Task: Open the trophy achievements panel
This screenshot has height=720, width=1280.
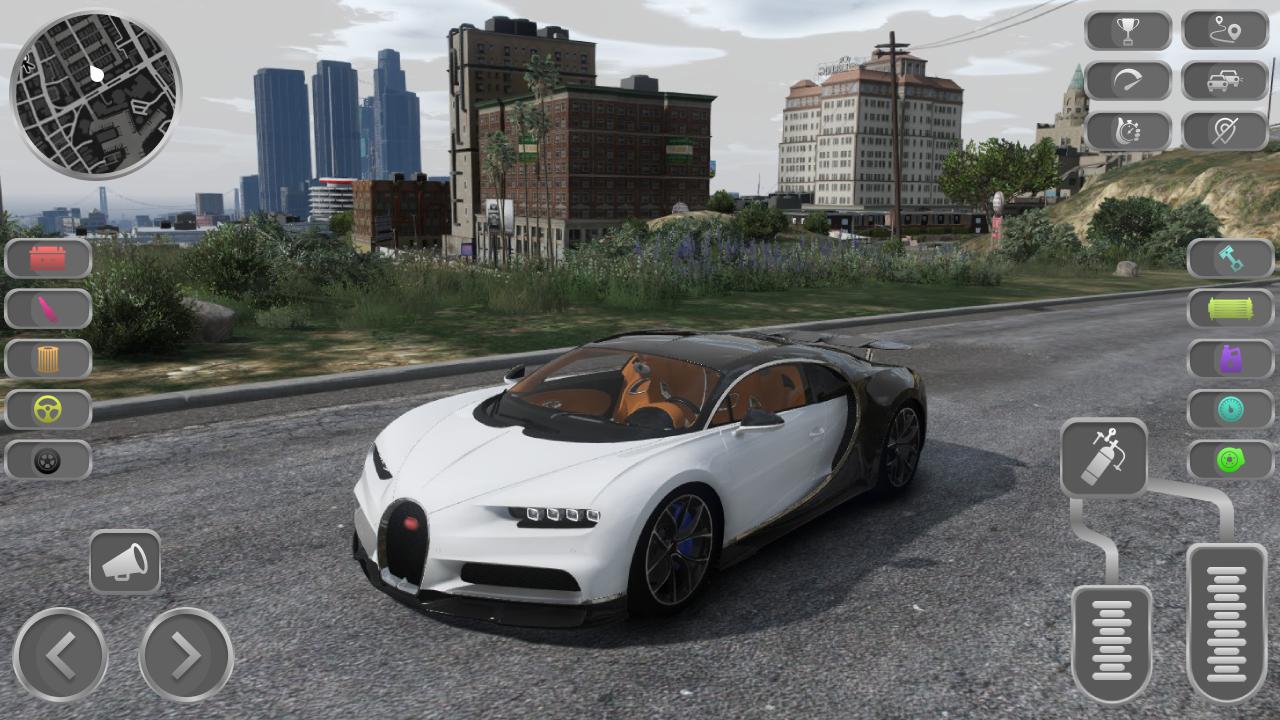Action: click(x=1129, y=30)
